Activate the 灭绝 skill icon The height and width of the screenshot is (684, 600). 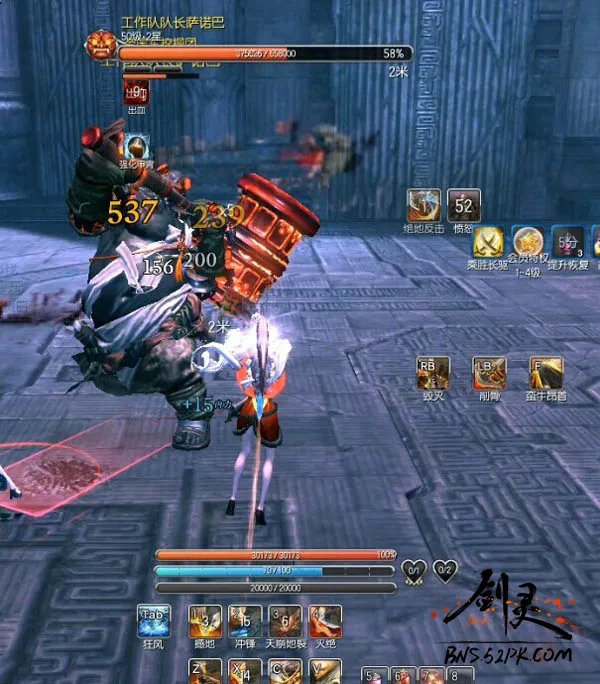[x=325, y=620]
